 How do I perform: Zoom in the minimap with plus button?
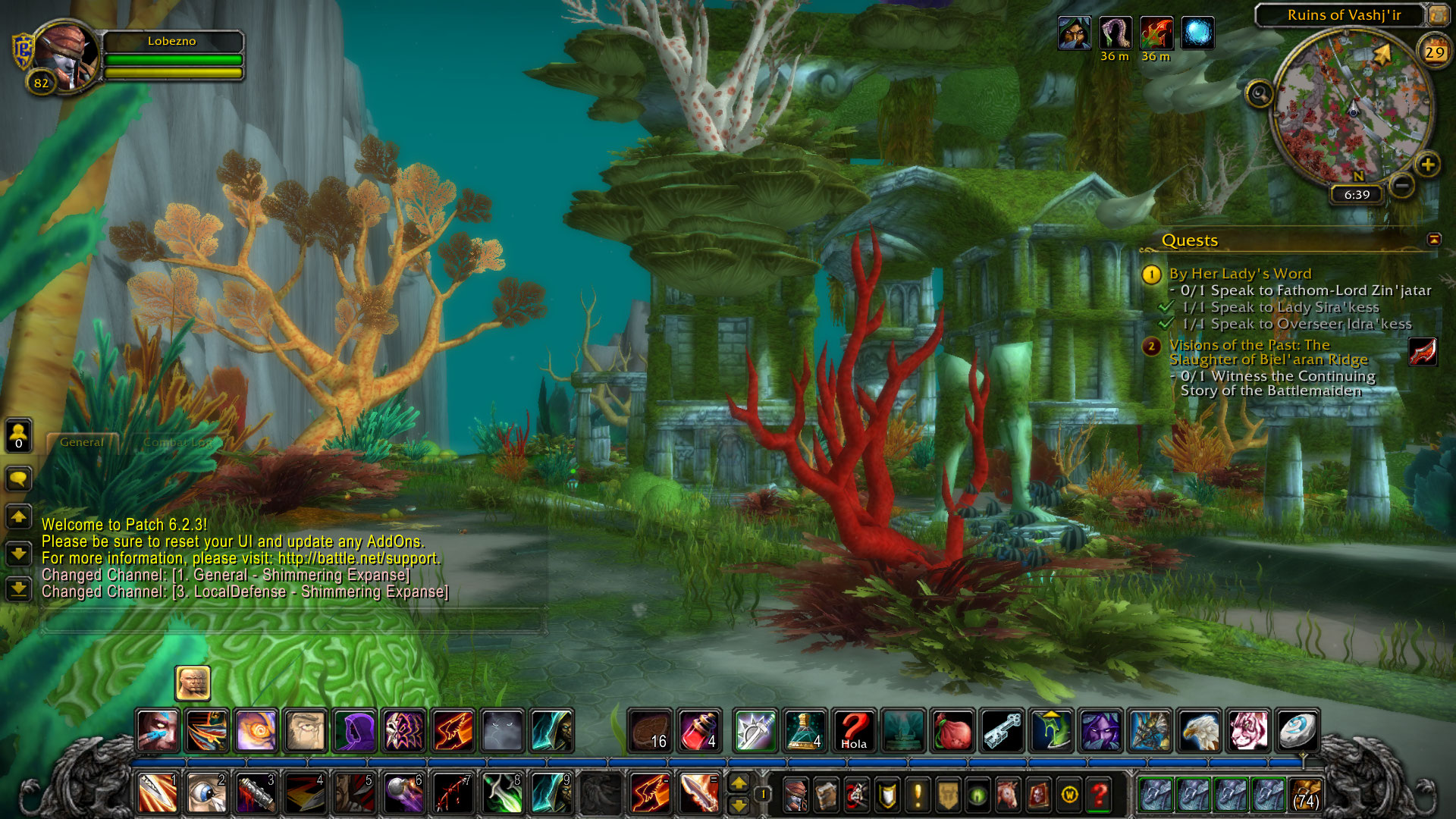(1427, 165)
